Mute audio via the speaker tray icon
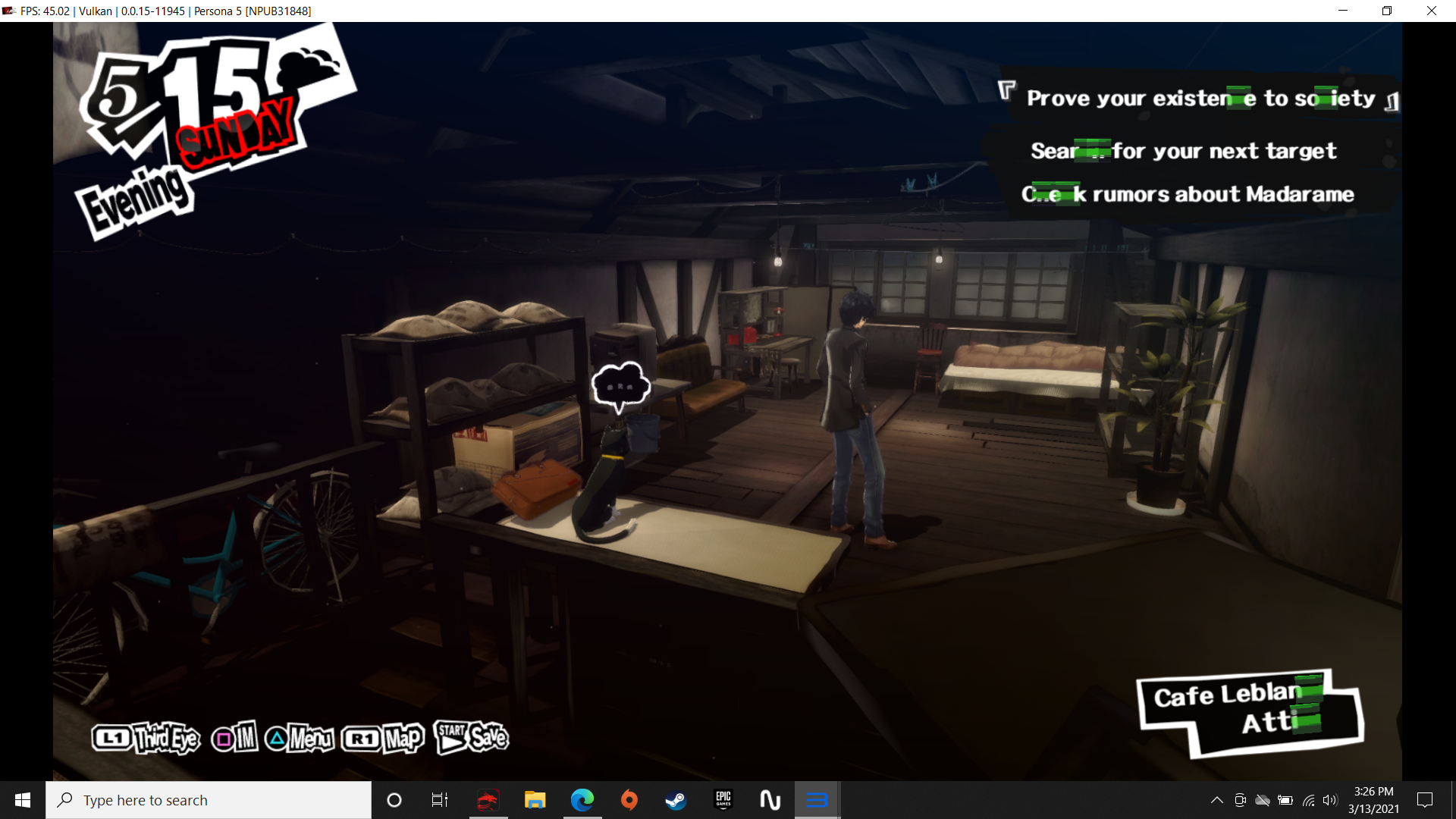The image size is (1456, 819). coord(1331,800)
